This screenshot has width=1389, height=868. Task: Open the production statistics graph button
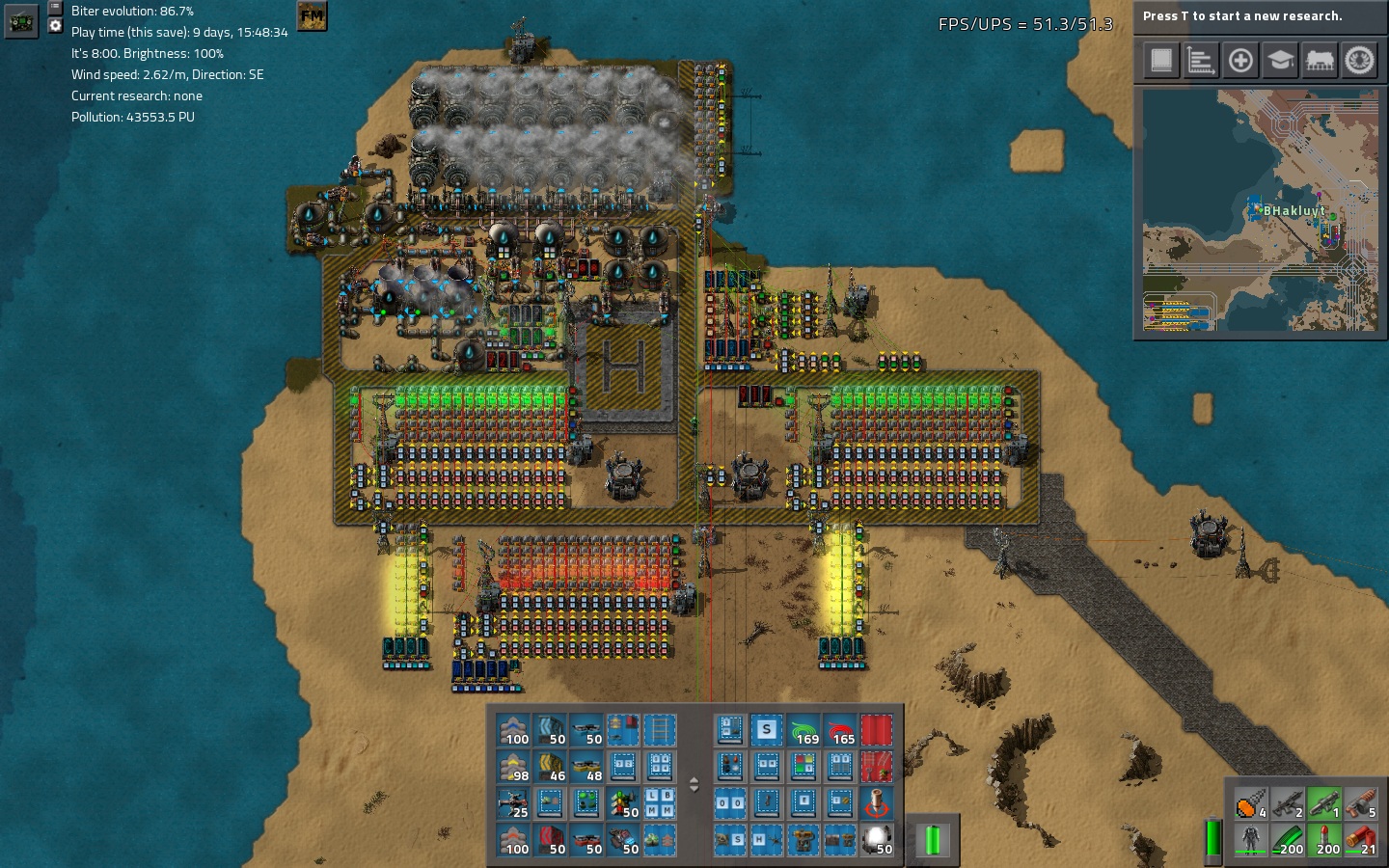[1201, 61]
